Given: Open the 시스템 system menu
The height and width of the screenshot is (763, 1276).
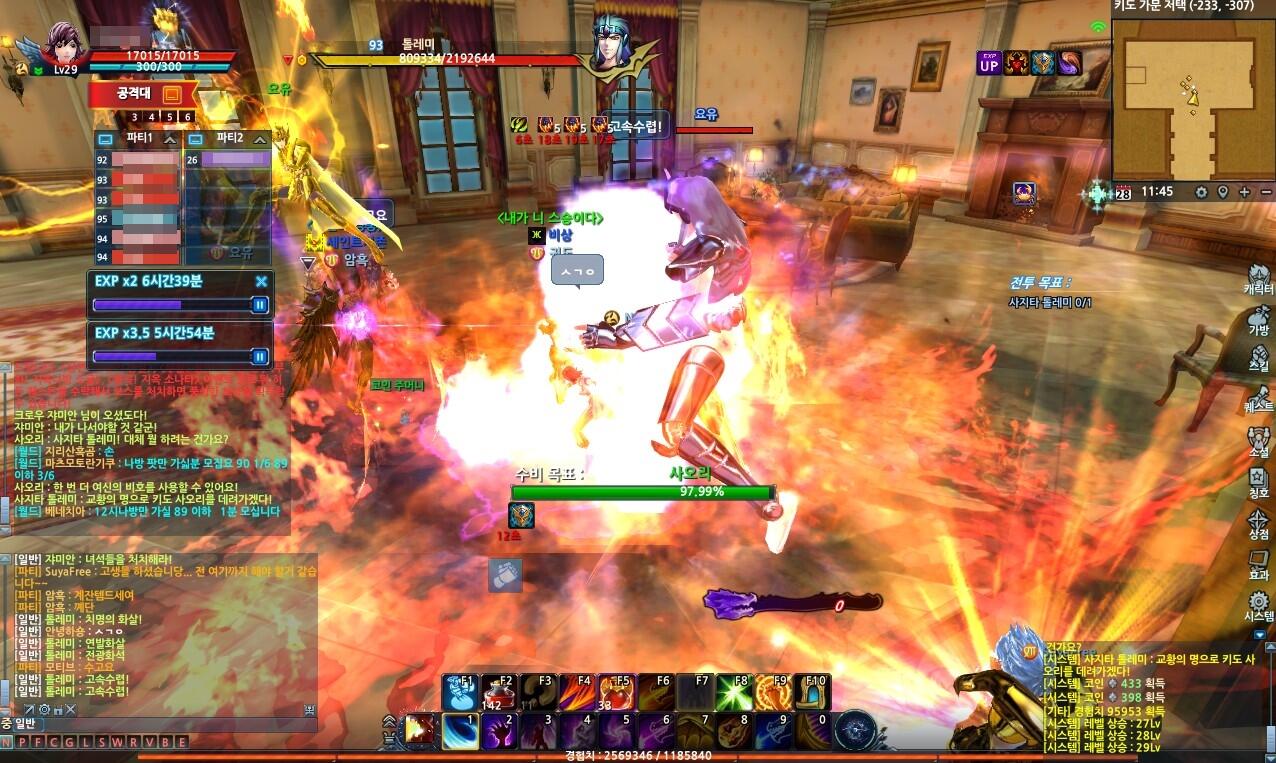Looking at the screenshot, I should 1258,607.
